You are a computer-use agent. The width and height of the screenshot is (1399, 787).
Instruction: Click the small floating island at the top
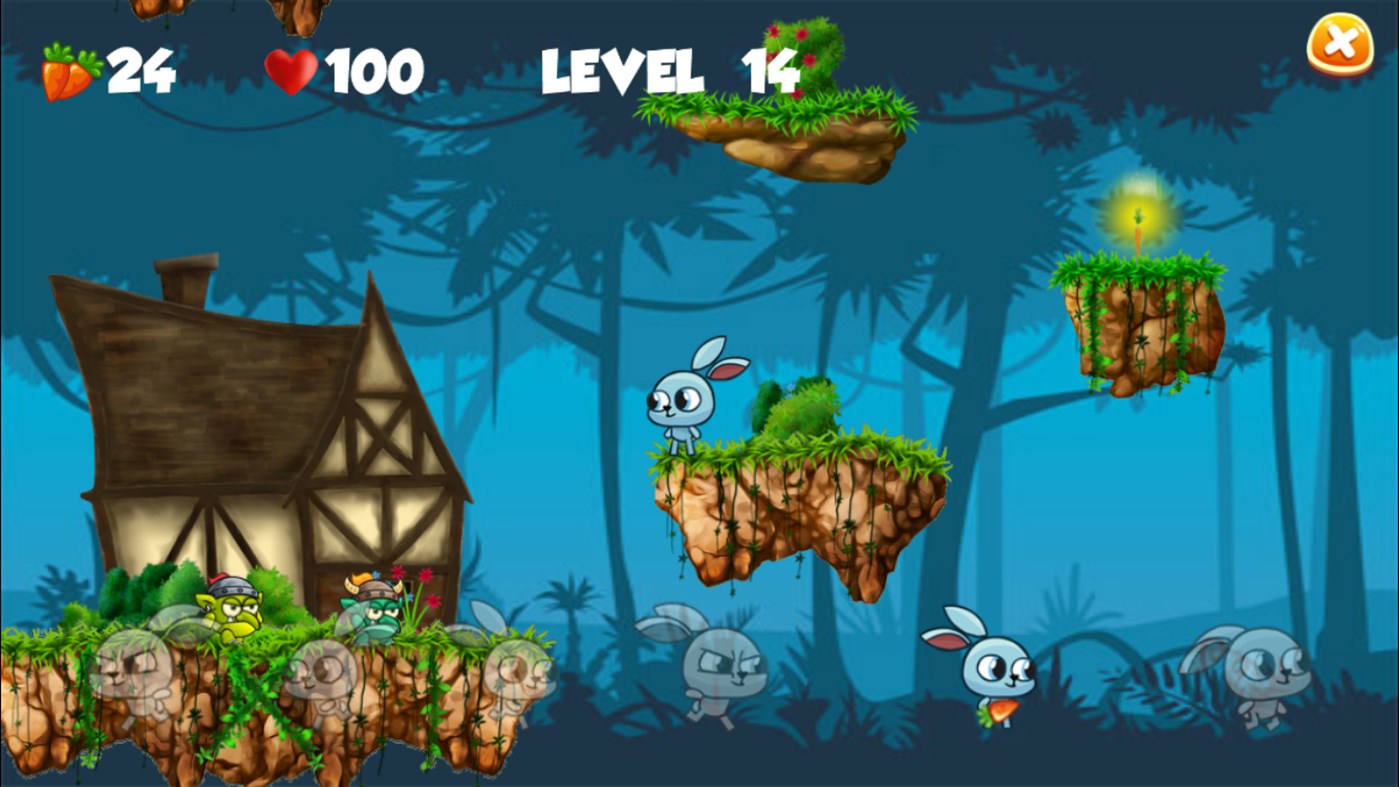[800, 130]
